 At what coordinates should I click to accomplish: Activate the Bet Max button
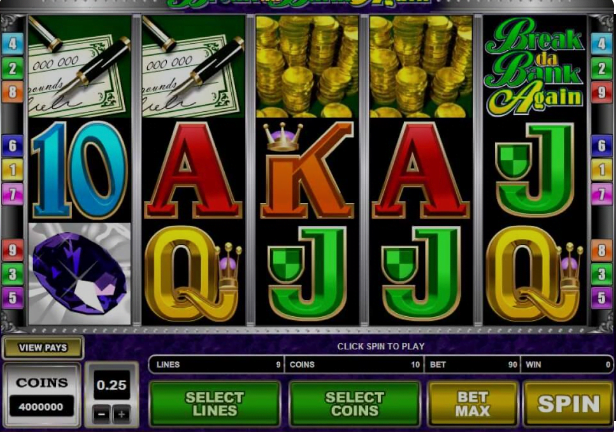pyautogui.click(x=473, y=403)
